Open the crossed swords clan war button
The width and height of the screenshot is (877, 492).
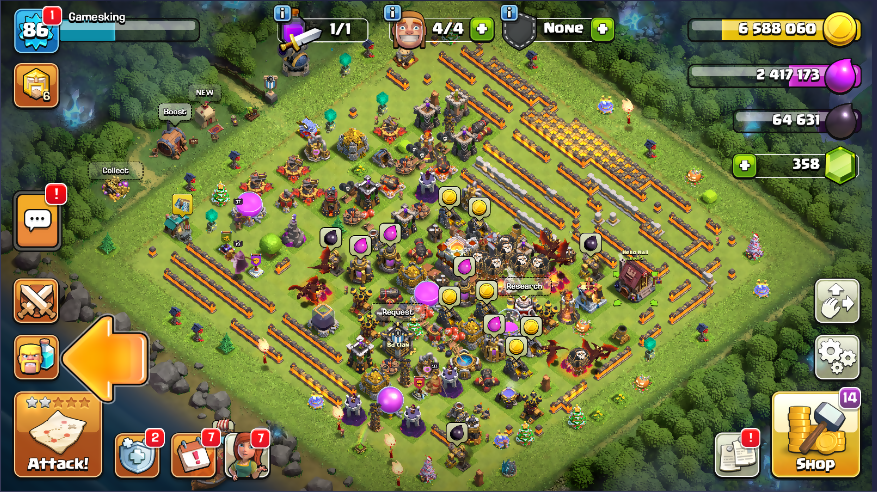pos(35,300)
